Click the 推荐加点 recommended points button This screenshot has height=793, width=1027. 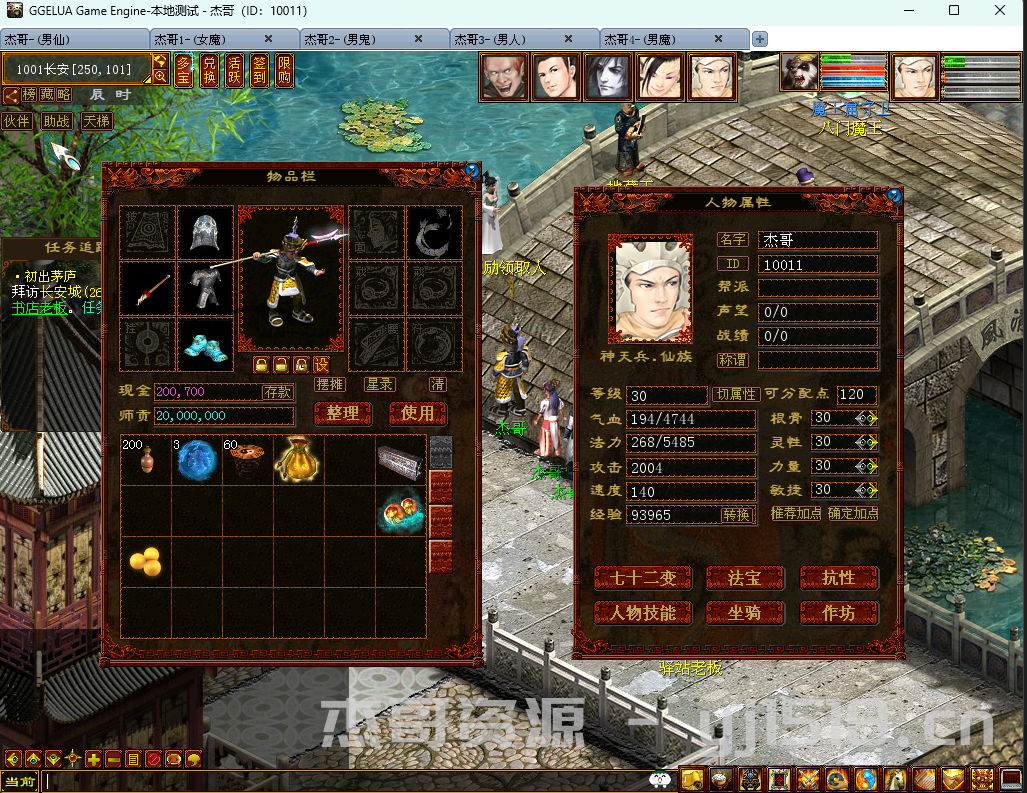(x=796, y=513)
